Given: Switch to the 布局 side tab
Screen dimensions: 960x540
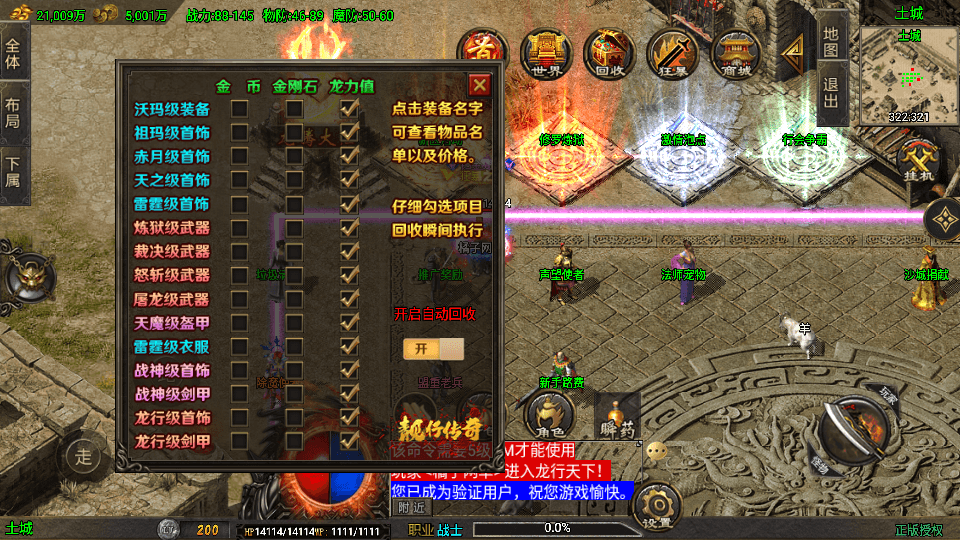Looking at the screenshot, I should (14, 110).
